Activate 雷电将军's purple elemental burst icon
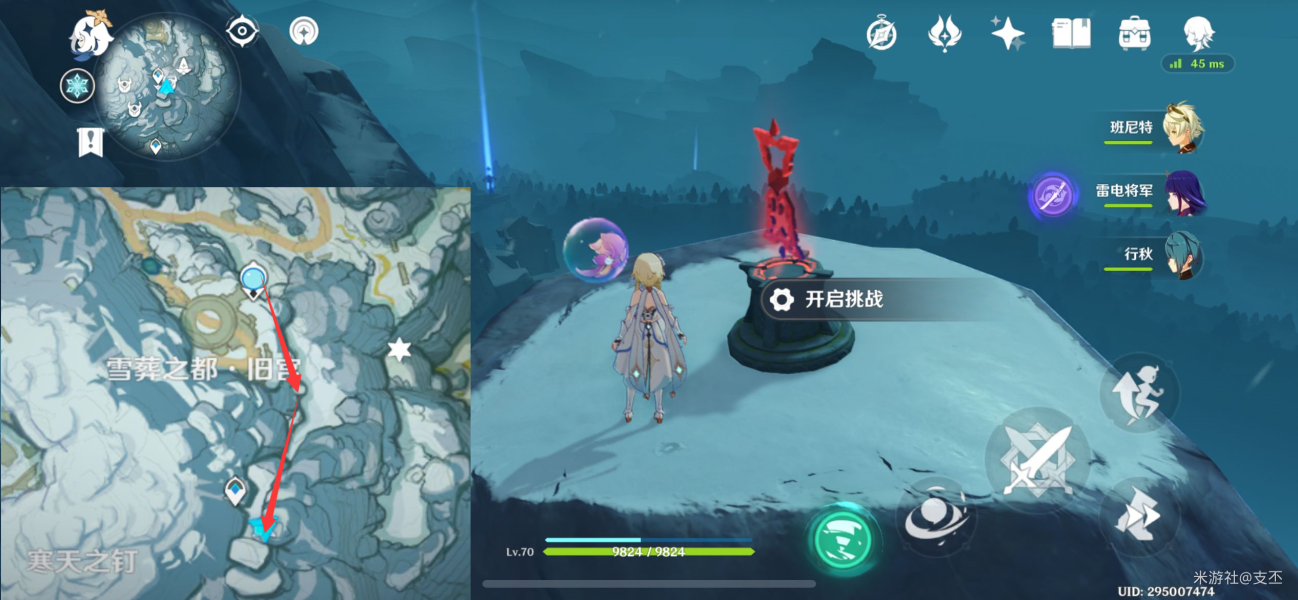 1054,194
